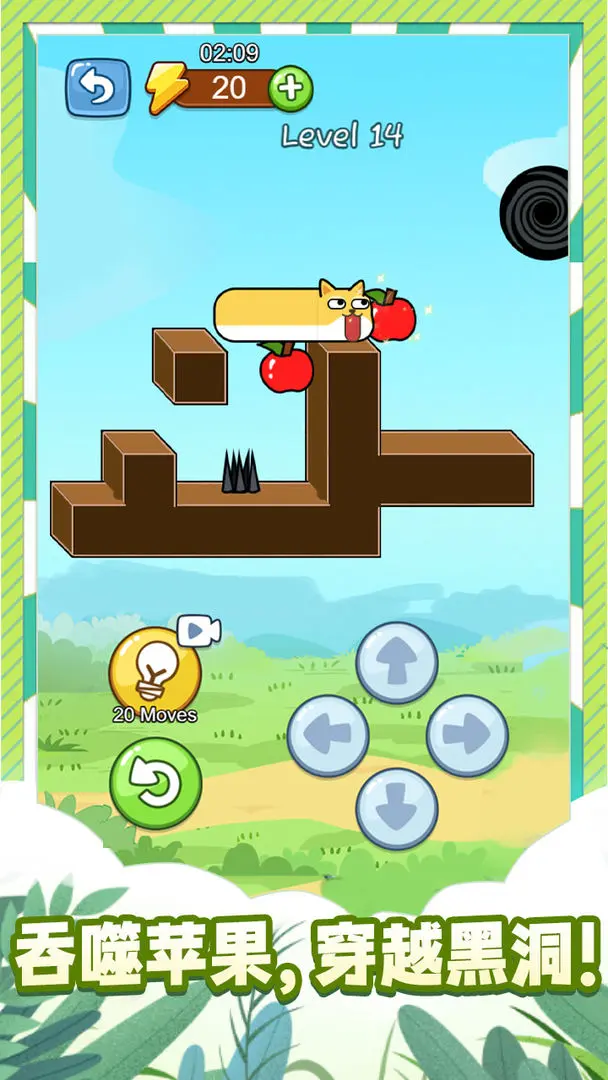Add more energy with the green plus
Viewport: 608px width, 1080px height.
pyautogui.click(x=291, y=89)
